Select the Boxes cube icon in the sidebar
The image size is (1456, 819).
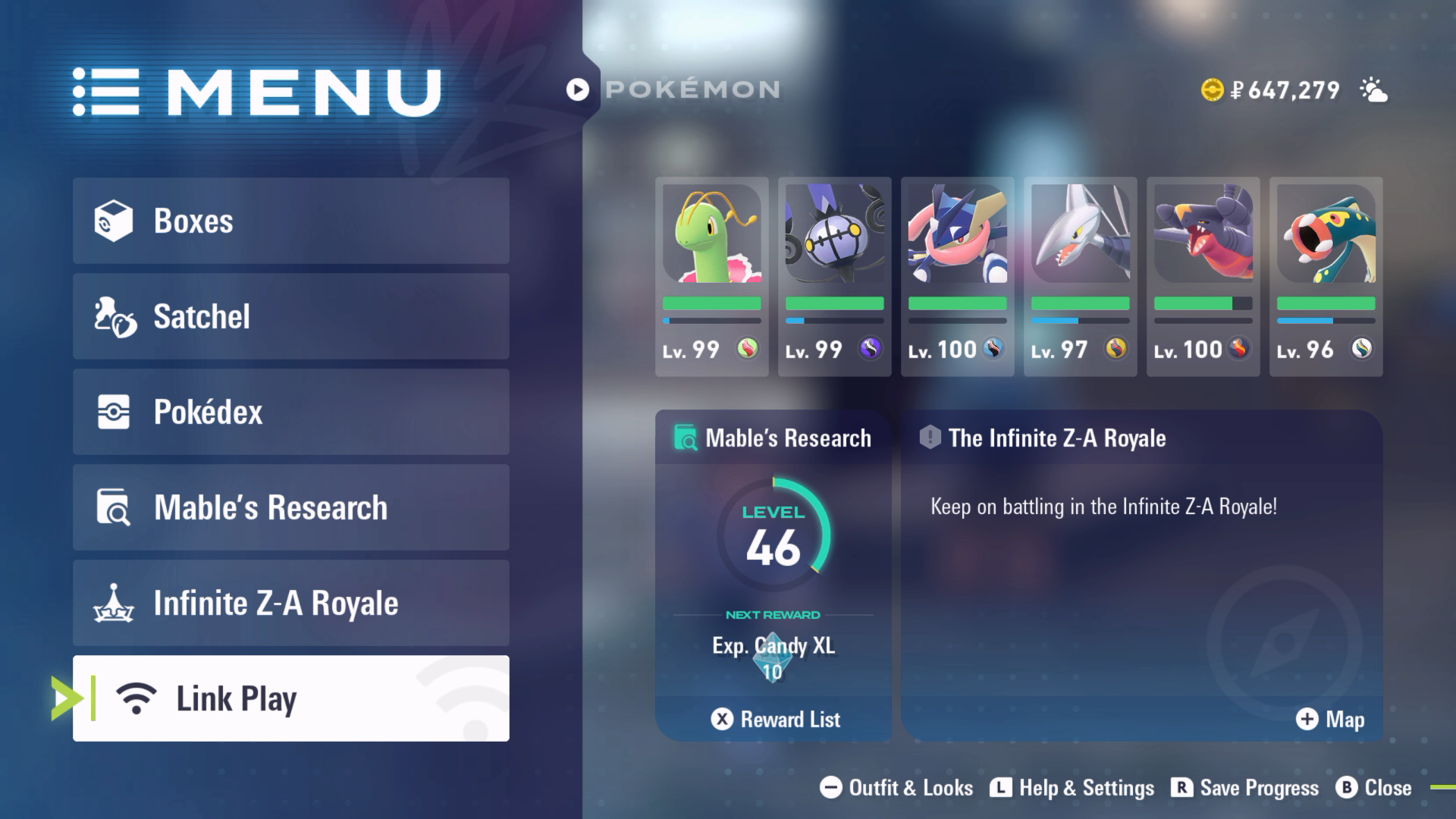114,221
